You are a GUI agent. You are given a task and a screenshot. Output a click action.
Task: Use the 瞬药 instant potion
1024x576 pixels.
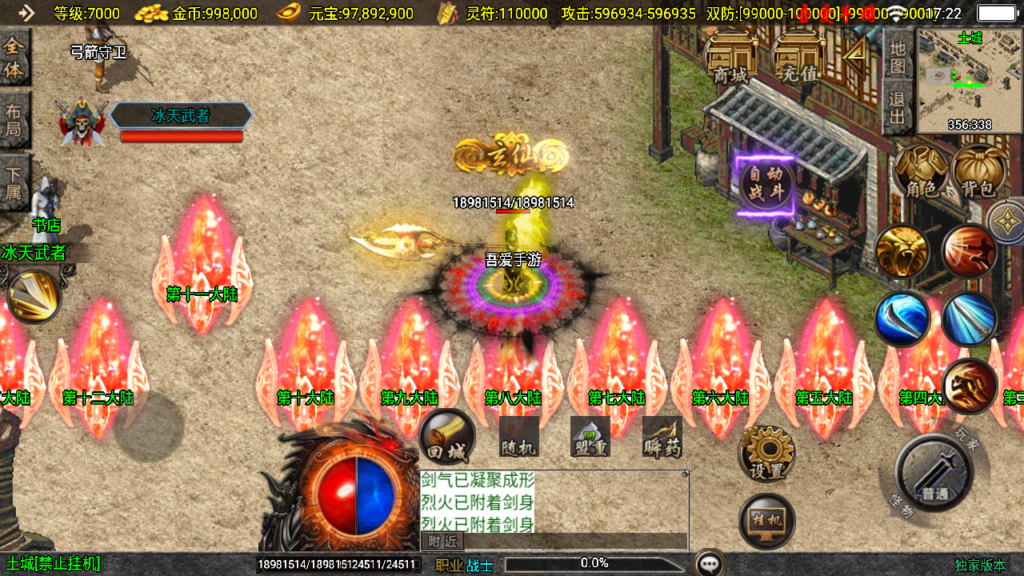click(661, 437)
